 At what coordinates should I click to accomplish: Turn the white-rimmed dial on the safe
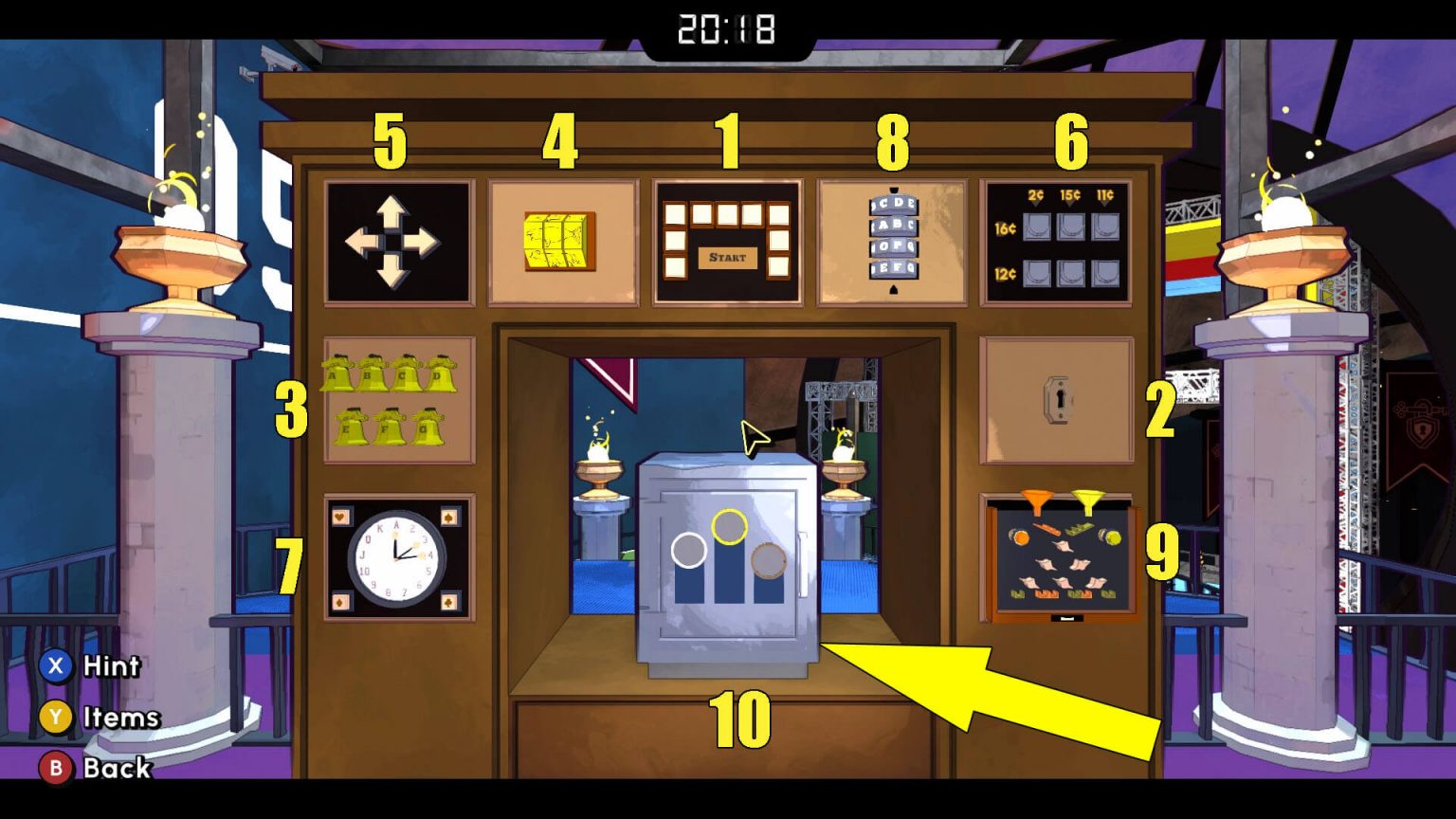tap(688, 550)
